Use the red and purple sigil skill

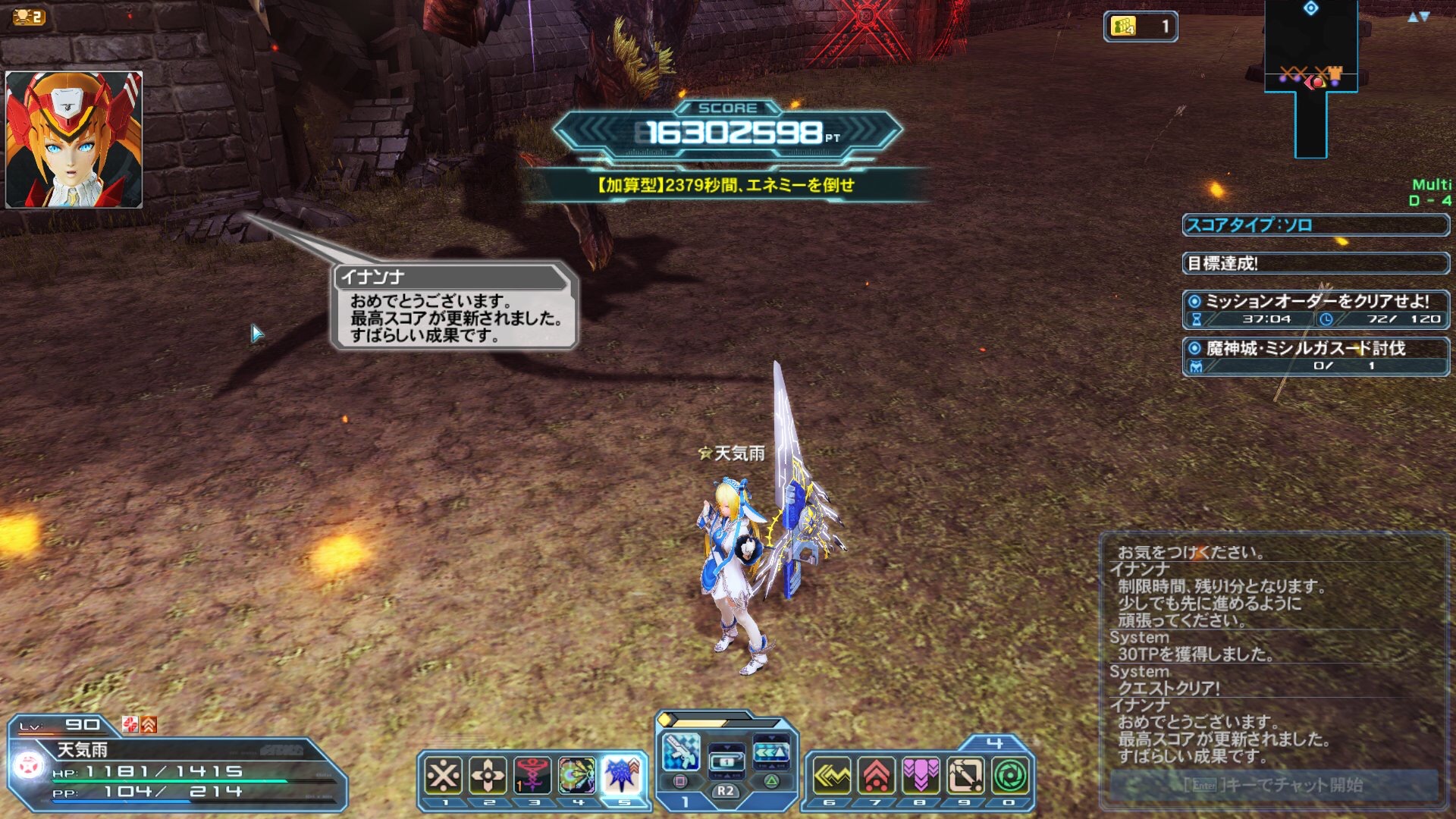pyautogui.click(x=532, y=776)
